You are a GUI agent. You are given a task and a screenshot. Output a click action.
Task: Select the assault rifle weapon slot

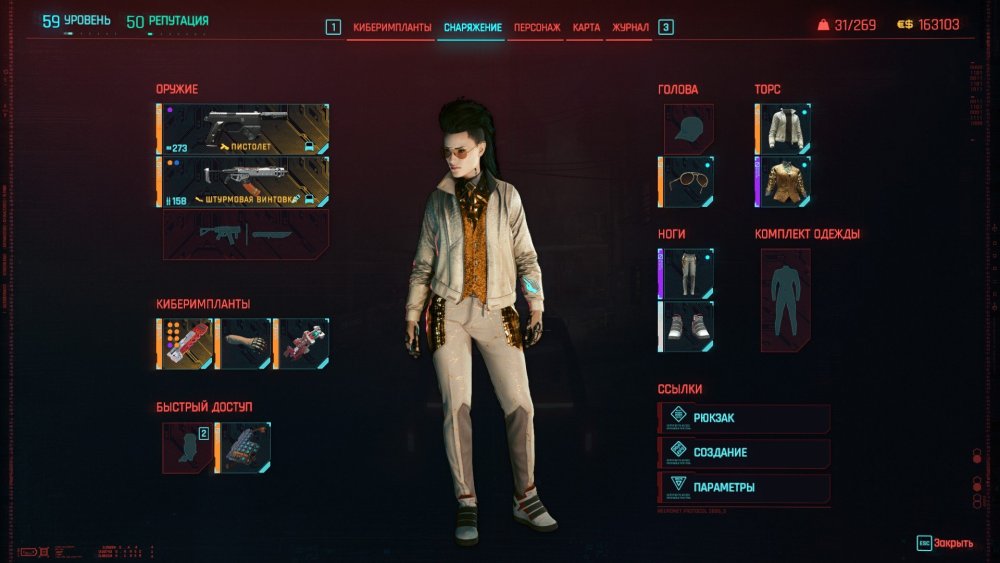click(243, 181)
